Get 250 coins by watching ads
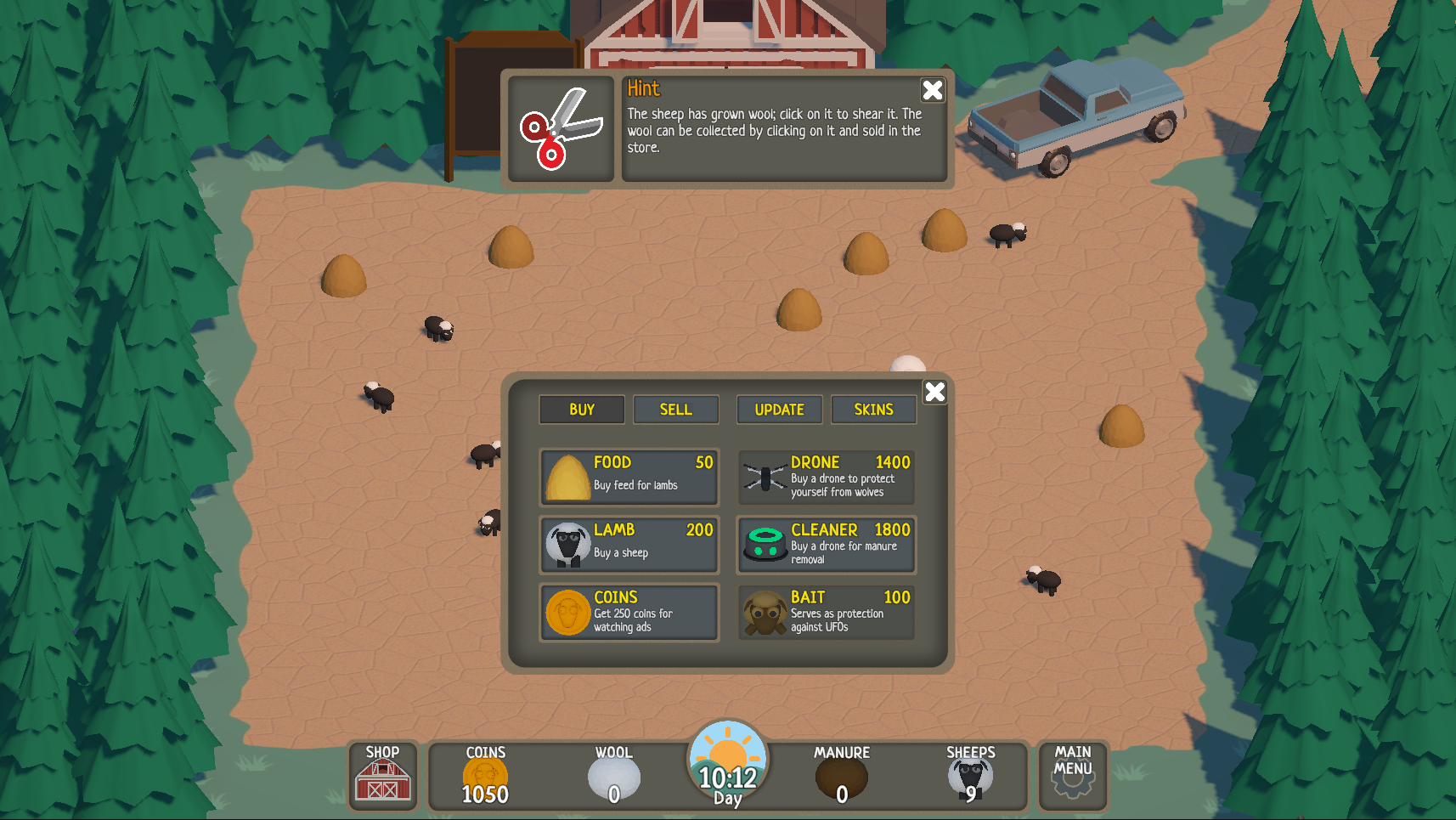Screen dimensions: 1456x820 pyautogui.click(x=629, y=613)
